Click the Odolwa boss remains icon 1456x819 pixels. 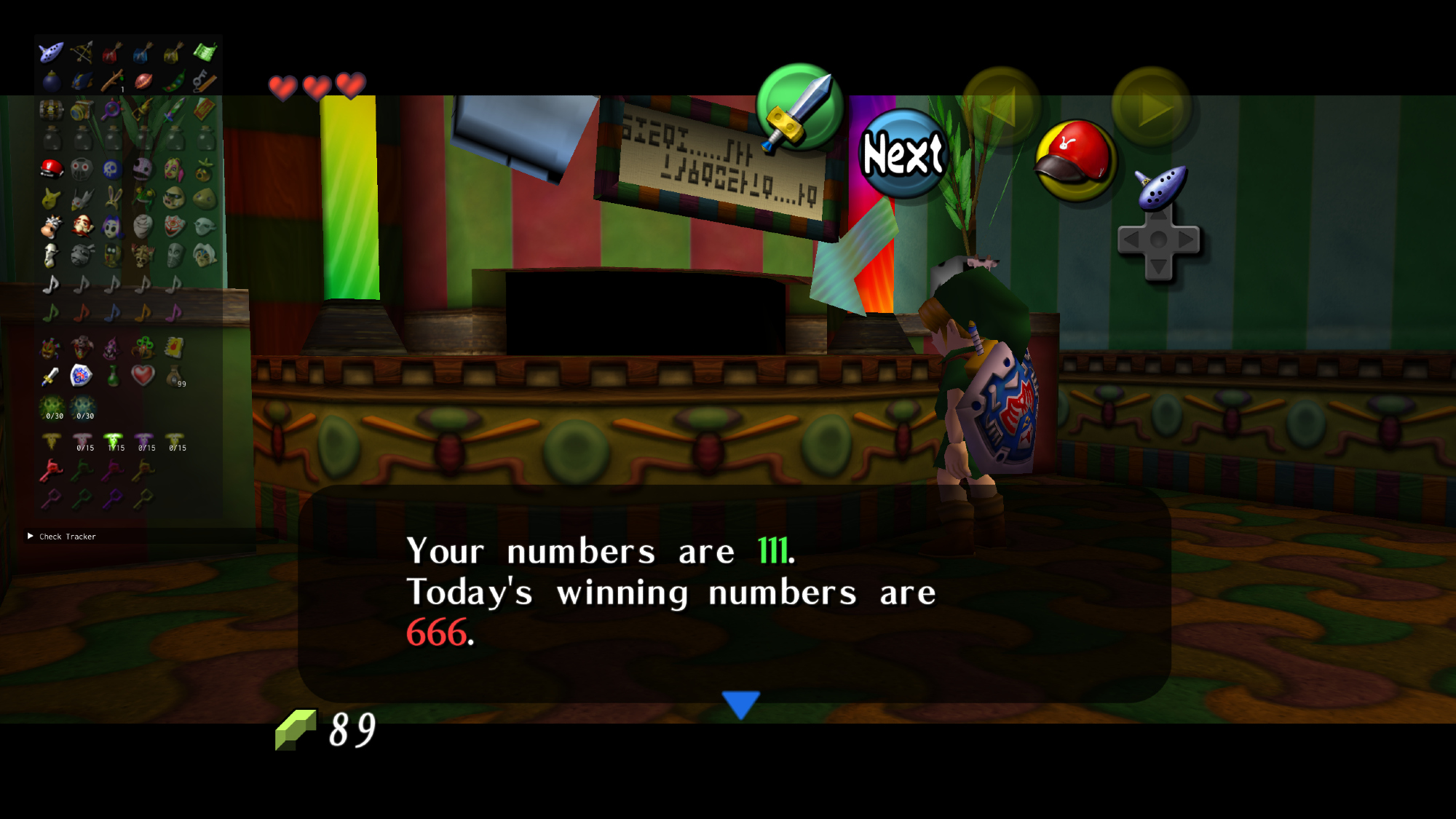point(50,347)
